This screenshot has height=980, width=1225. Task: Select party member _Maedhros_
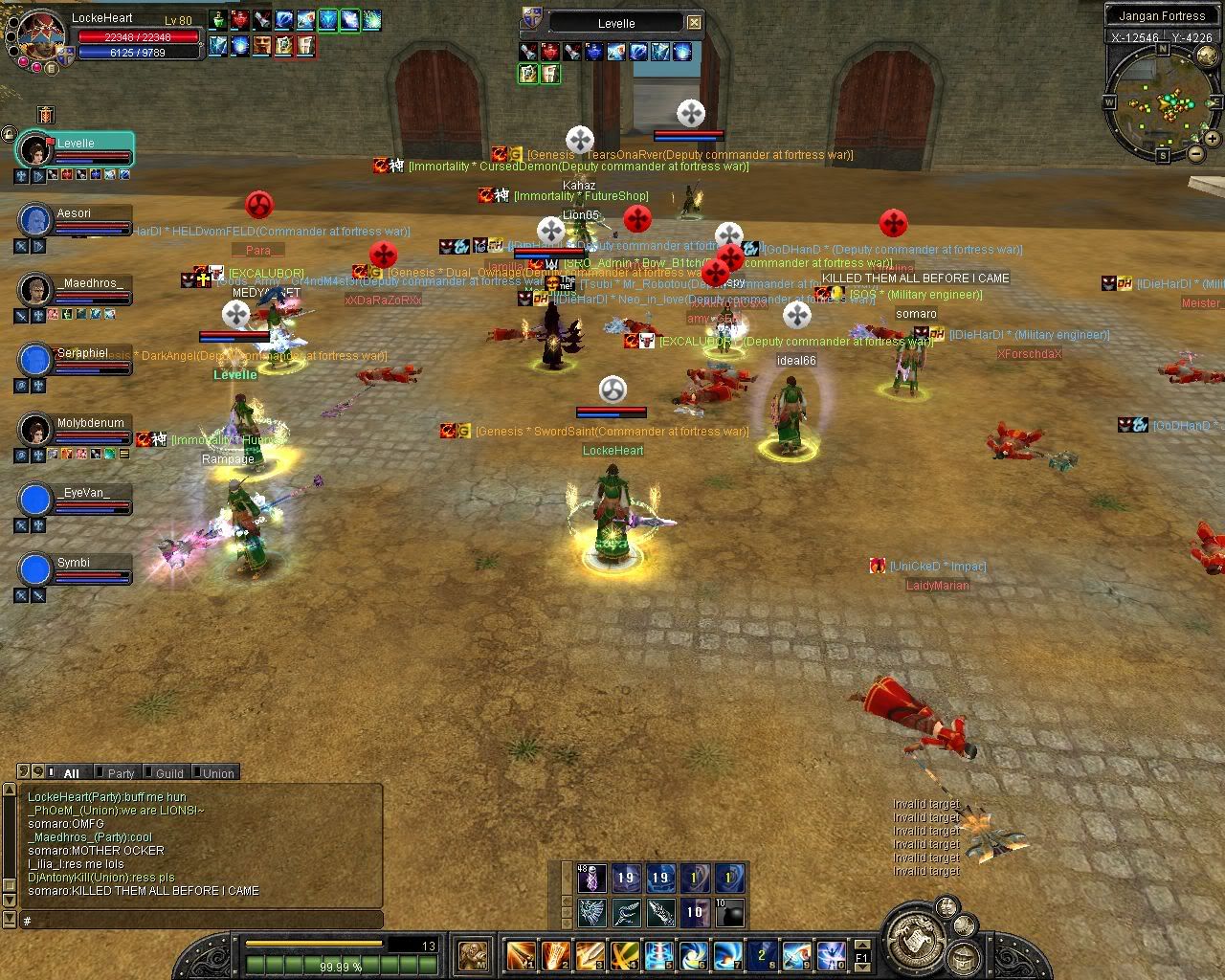click(75, 290)
